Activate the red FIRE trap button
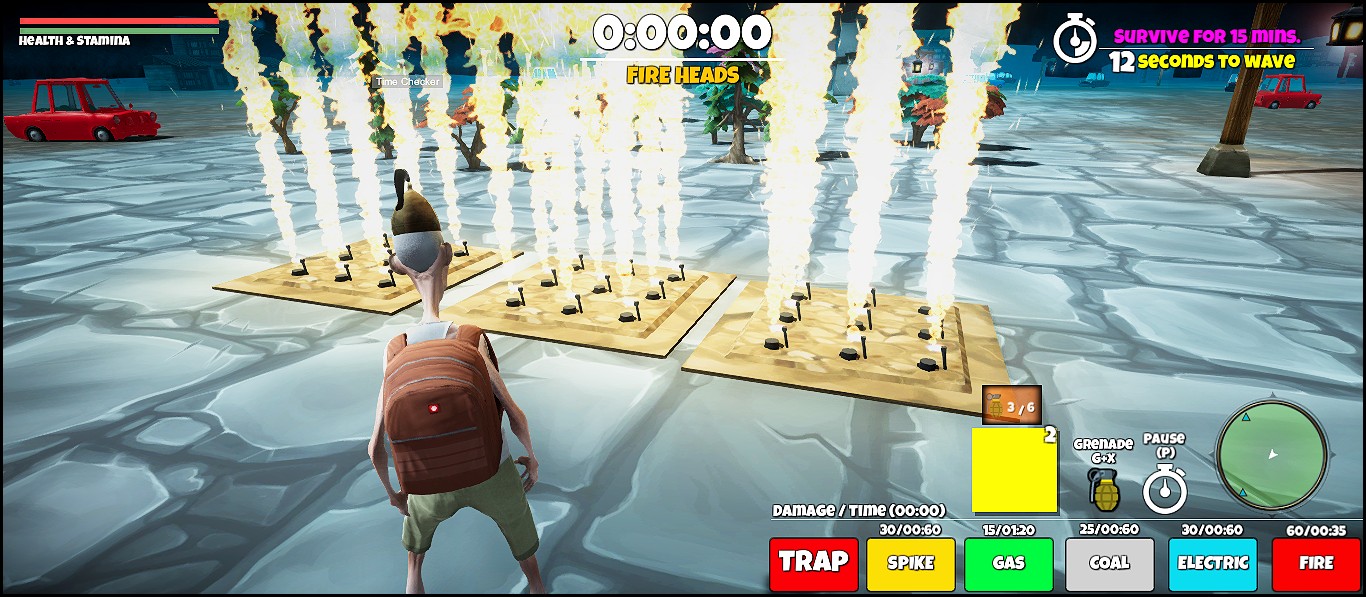Viewport: 1366px width, 597px height. pyautogui.click(x=1315, y=563)
